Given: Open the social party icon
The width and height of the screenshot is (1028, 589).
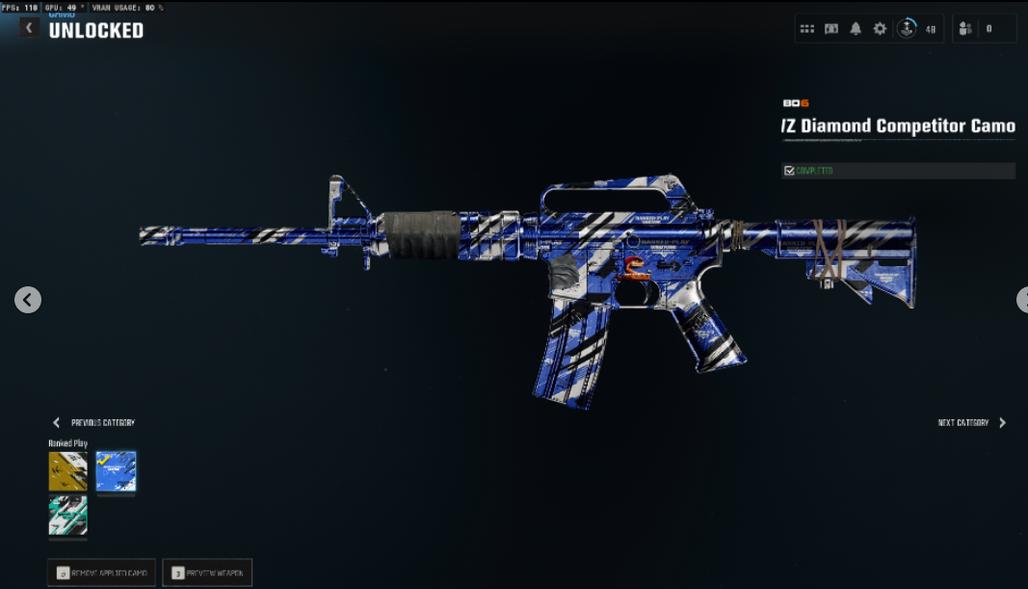Looking at the screenshot, I should pyautogui.click(x=965, y=29).
